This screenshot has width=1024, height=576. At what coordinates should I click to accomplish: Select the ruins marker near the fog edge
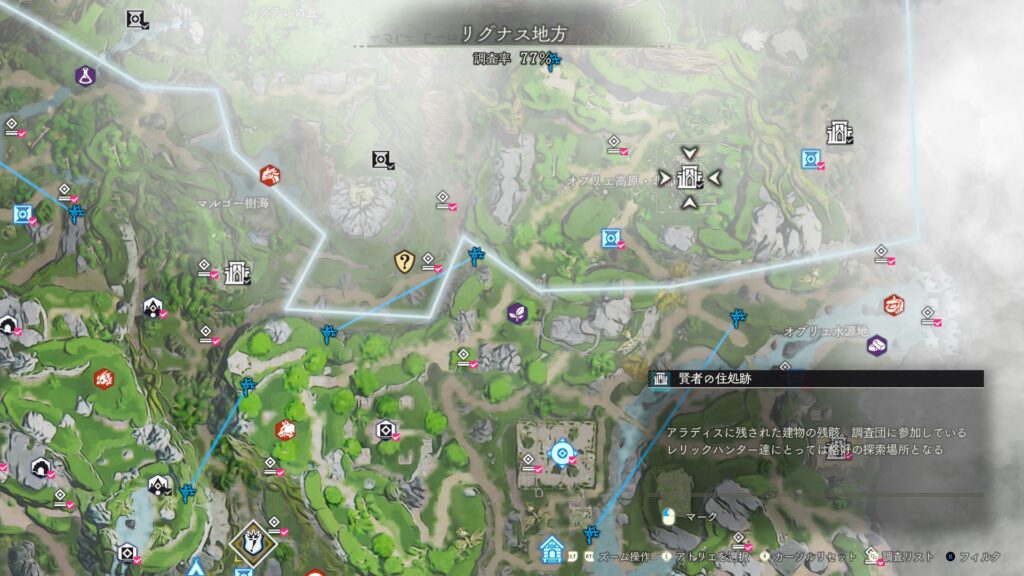click(x=838, y=133)
